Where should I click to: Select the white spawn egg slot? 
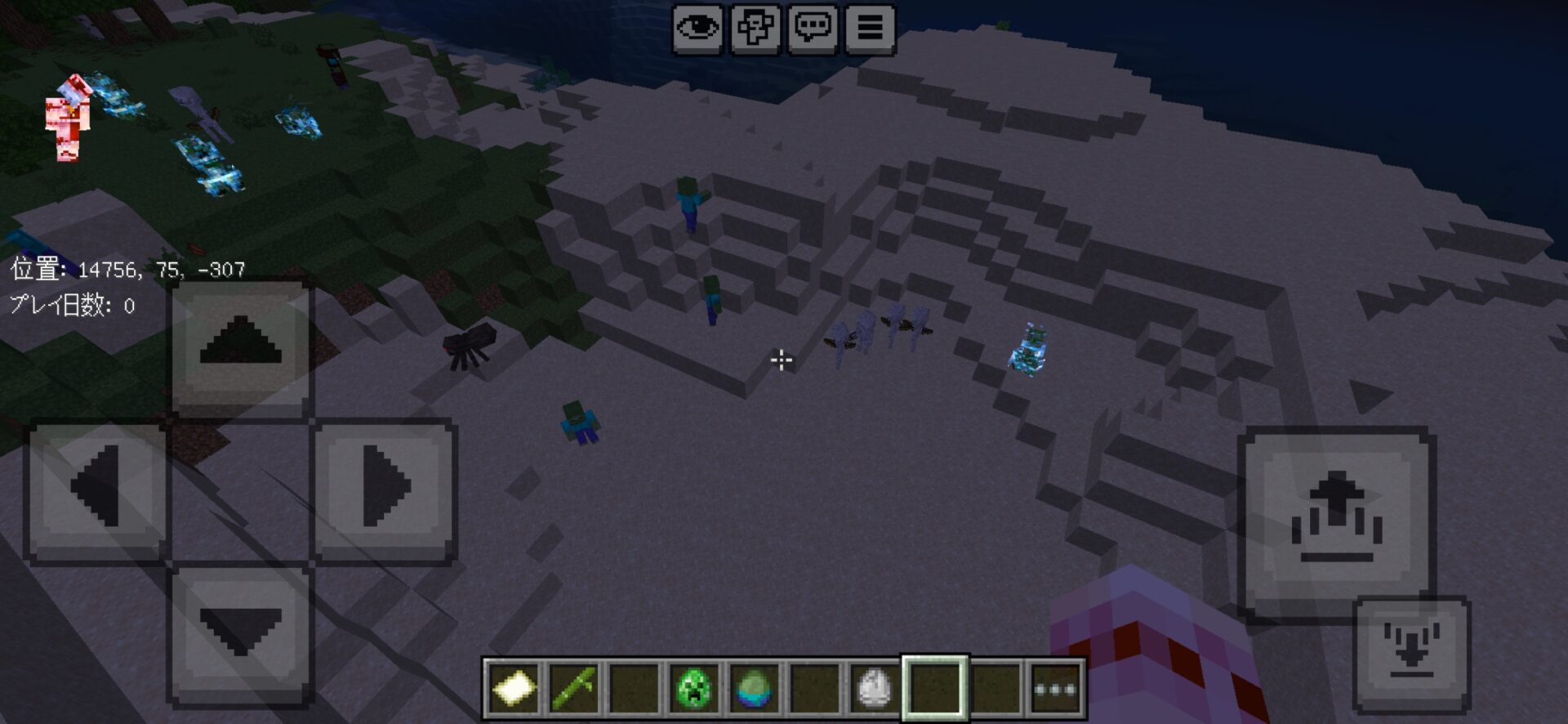click(874, 688)
